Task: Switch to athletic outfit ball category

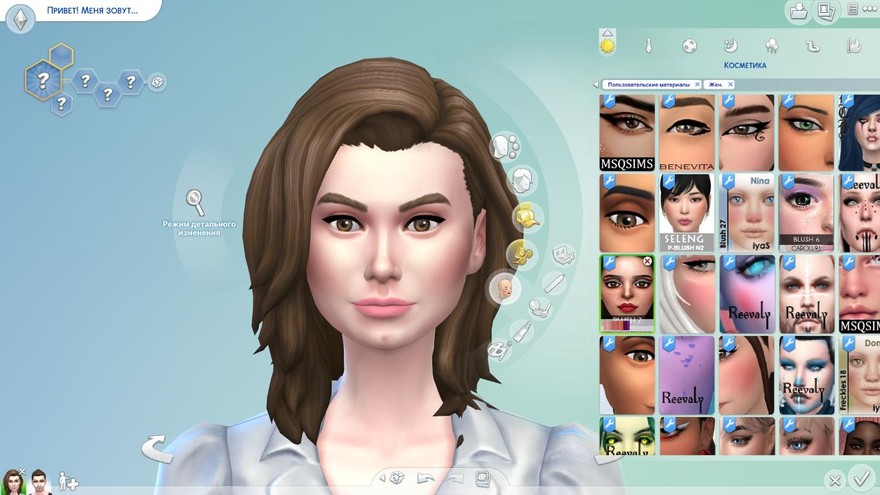Action: pos(689,46)
